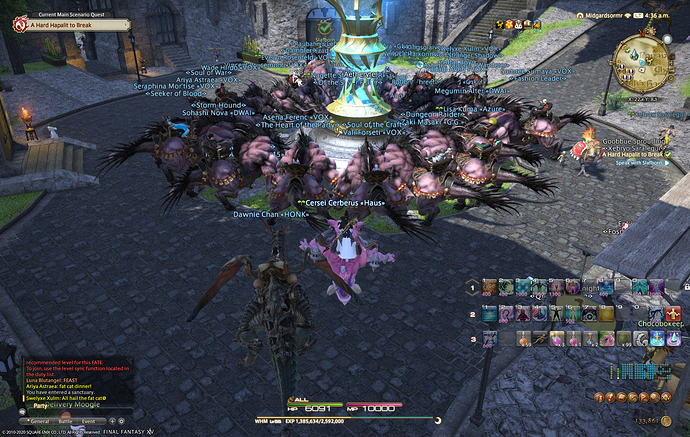Switch to the Battle chat tab
690x437 pixels.
[67, 422]
